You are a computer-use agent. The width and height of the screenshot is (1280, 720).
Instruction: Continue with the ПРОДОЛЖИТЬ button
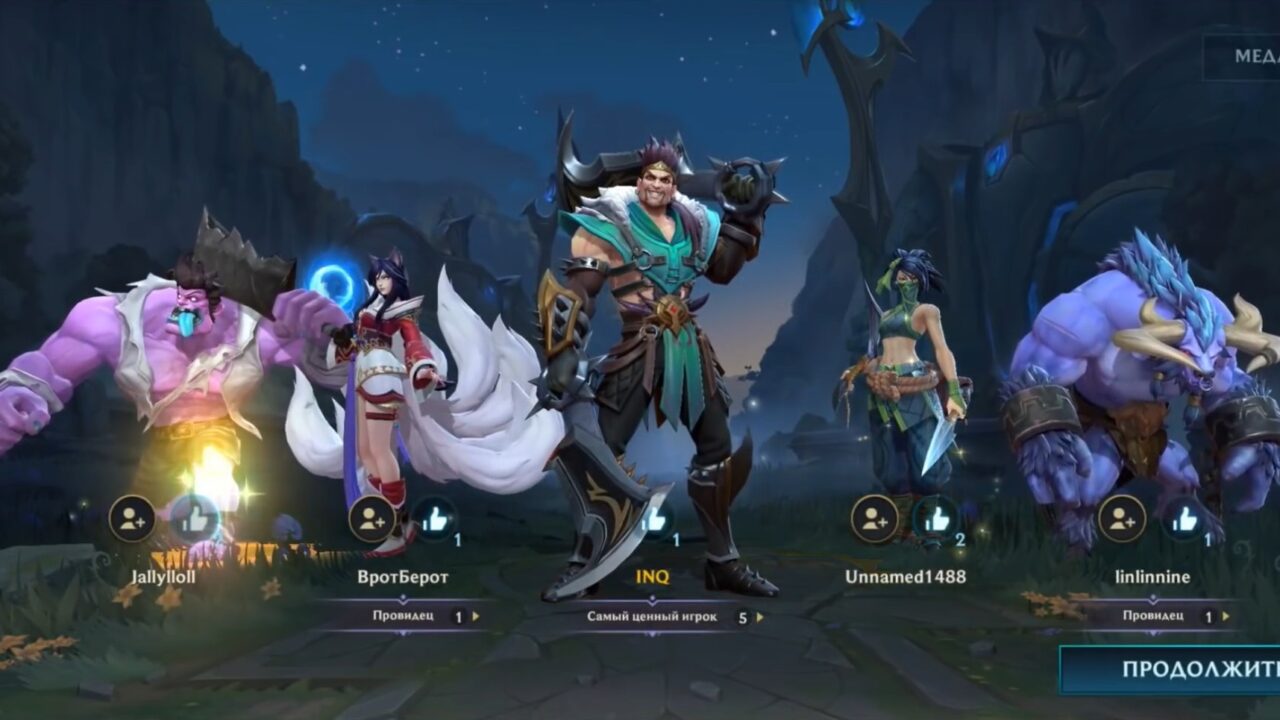1170,669
